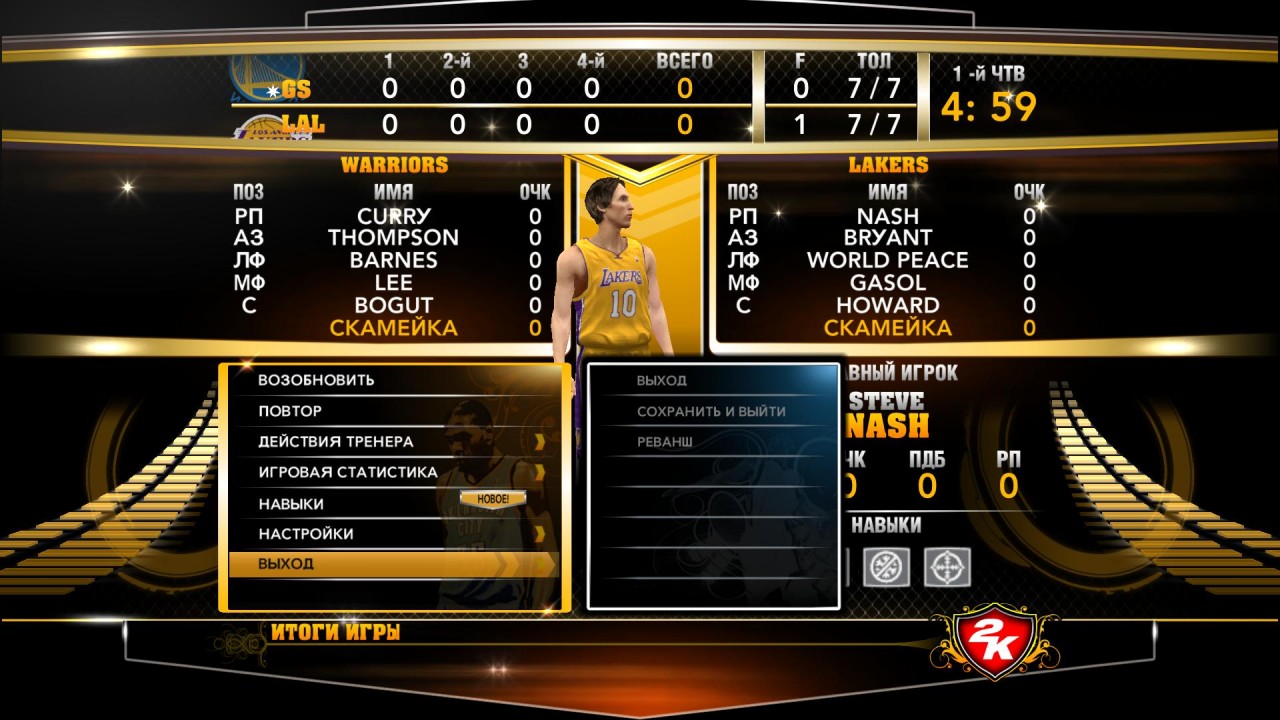Show ИГРОВАЯ СТАТИСТИКА game stats
The width and height of the screenshot is (1280, 720).
(348, 472)
